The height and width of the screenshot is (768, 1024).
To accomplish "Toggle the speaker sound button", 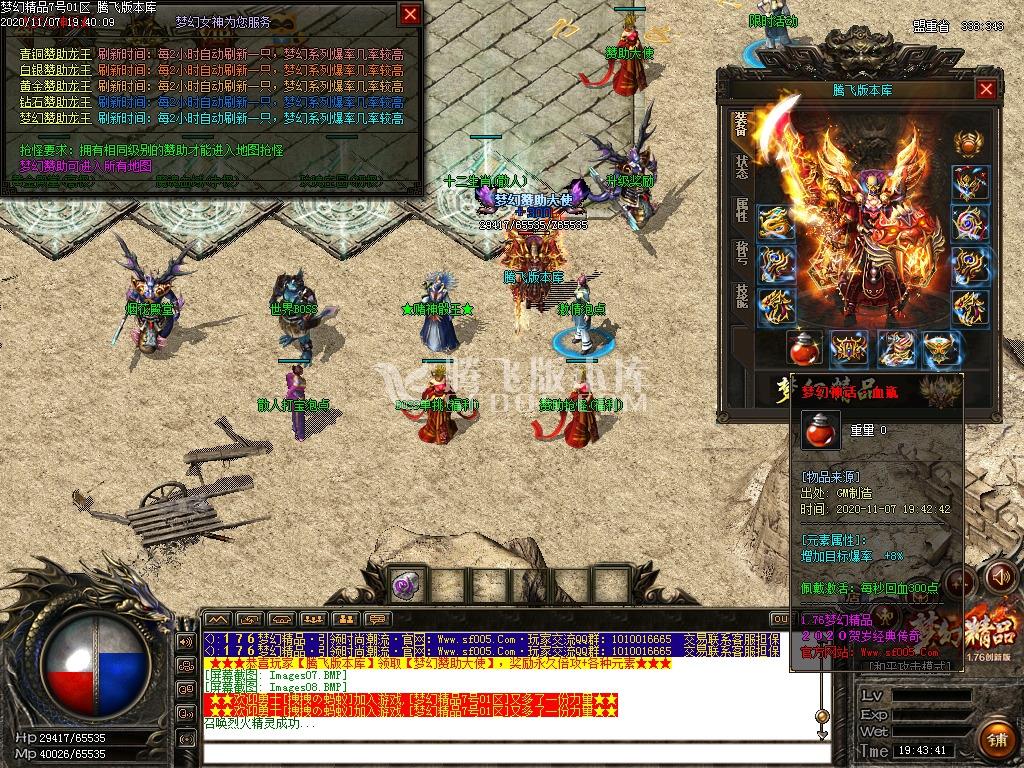I will pos(1000,576).
